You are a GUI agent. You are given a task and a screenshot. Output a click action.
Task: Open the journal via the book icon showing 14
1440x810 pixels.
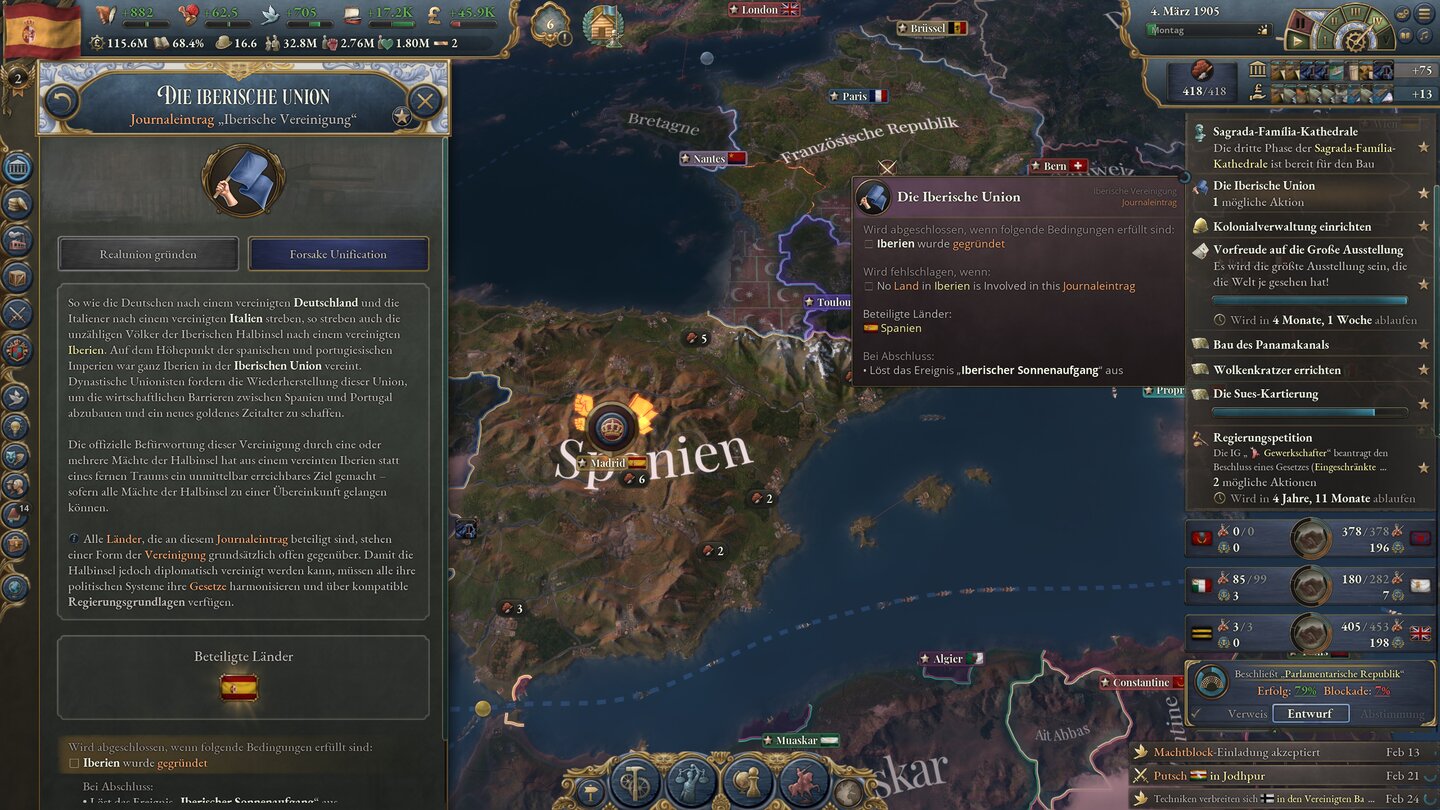tap(16, 514)
